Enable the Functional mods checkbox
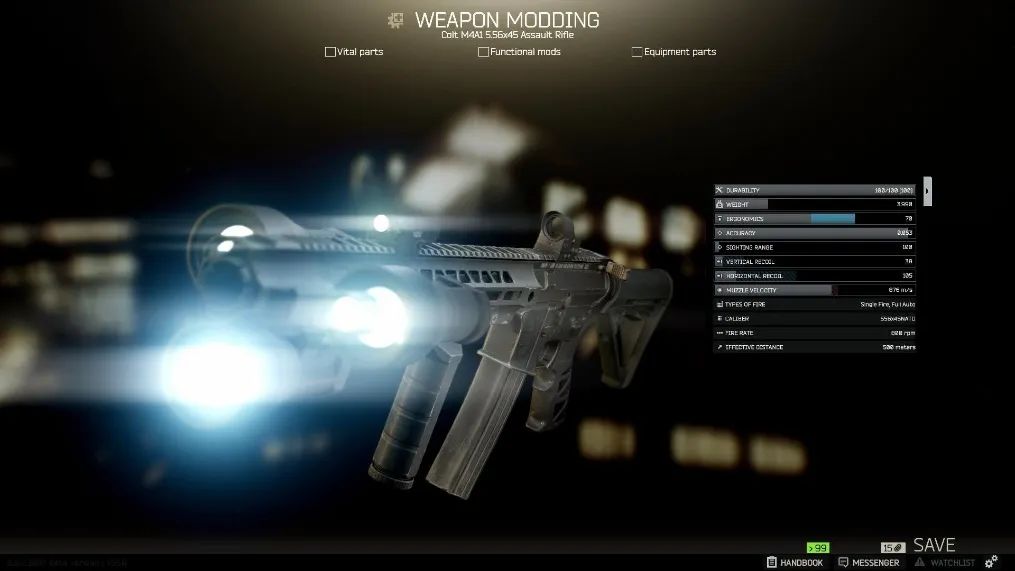Screen dimensions: 1015x571 pyautogui.click(x=484, y=52)
